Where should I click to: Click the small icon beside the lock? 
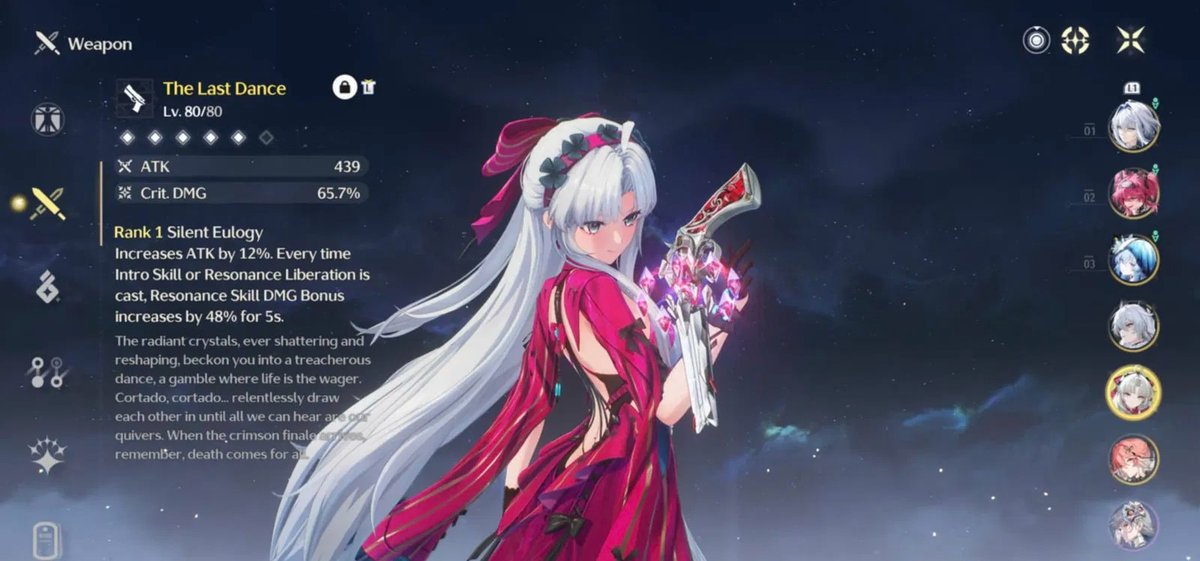point(369,87)
